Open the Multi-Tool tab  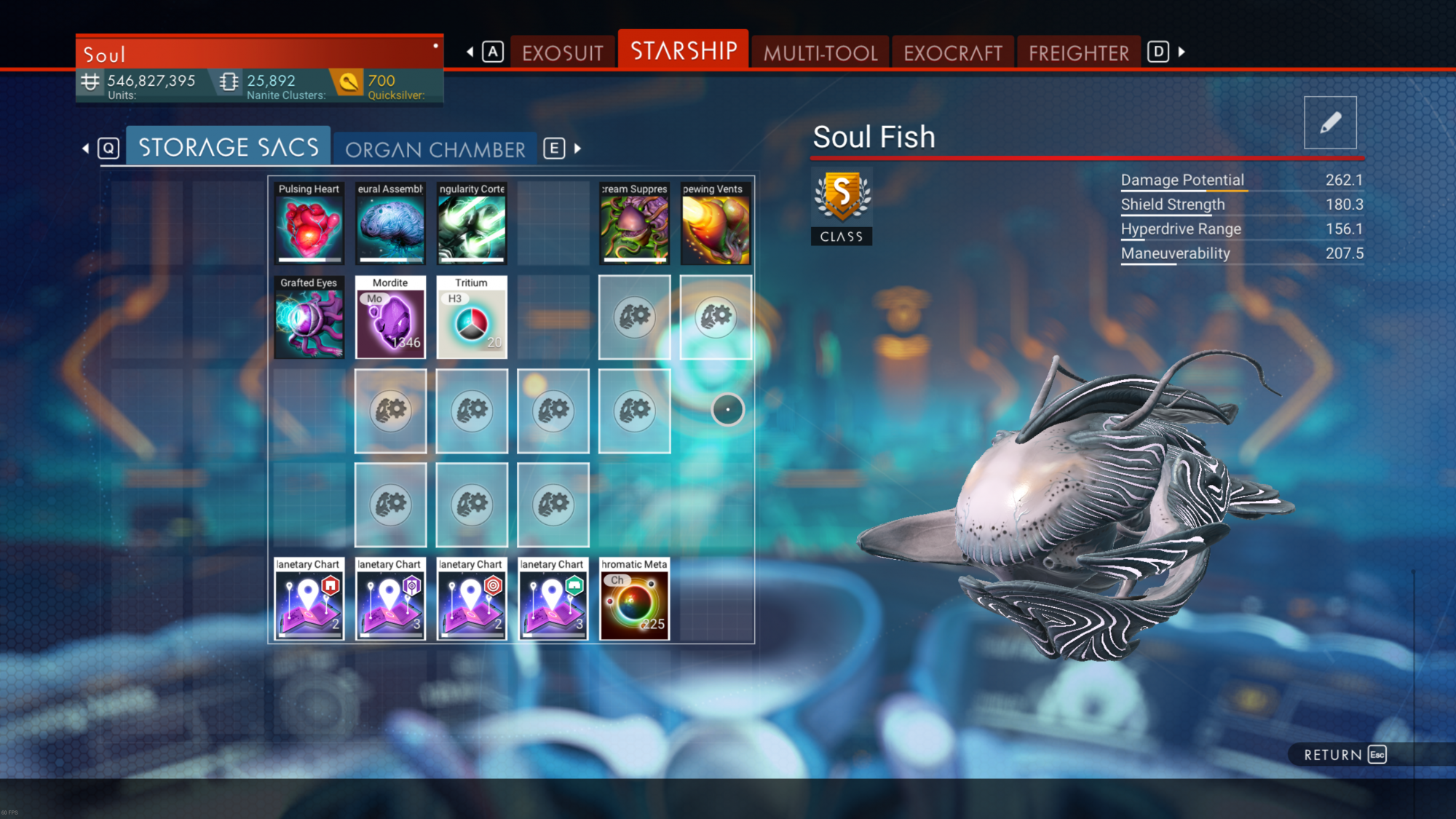[x=820, y=52]
